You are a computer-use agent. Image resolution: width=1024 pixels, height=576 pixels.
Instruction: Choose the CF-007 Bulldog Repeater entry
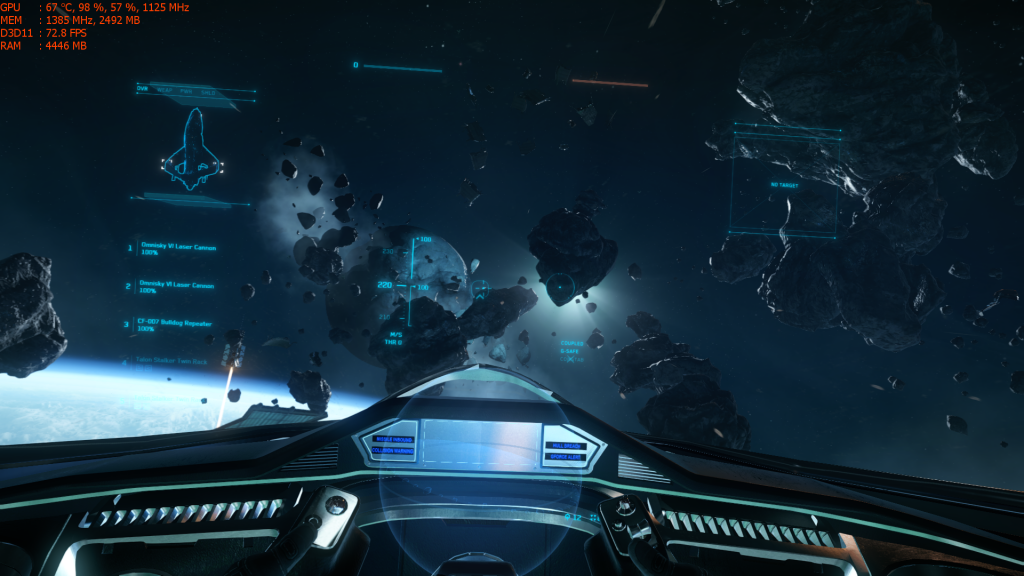175,324
